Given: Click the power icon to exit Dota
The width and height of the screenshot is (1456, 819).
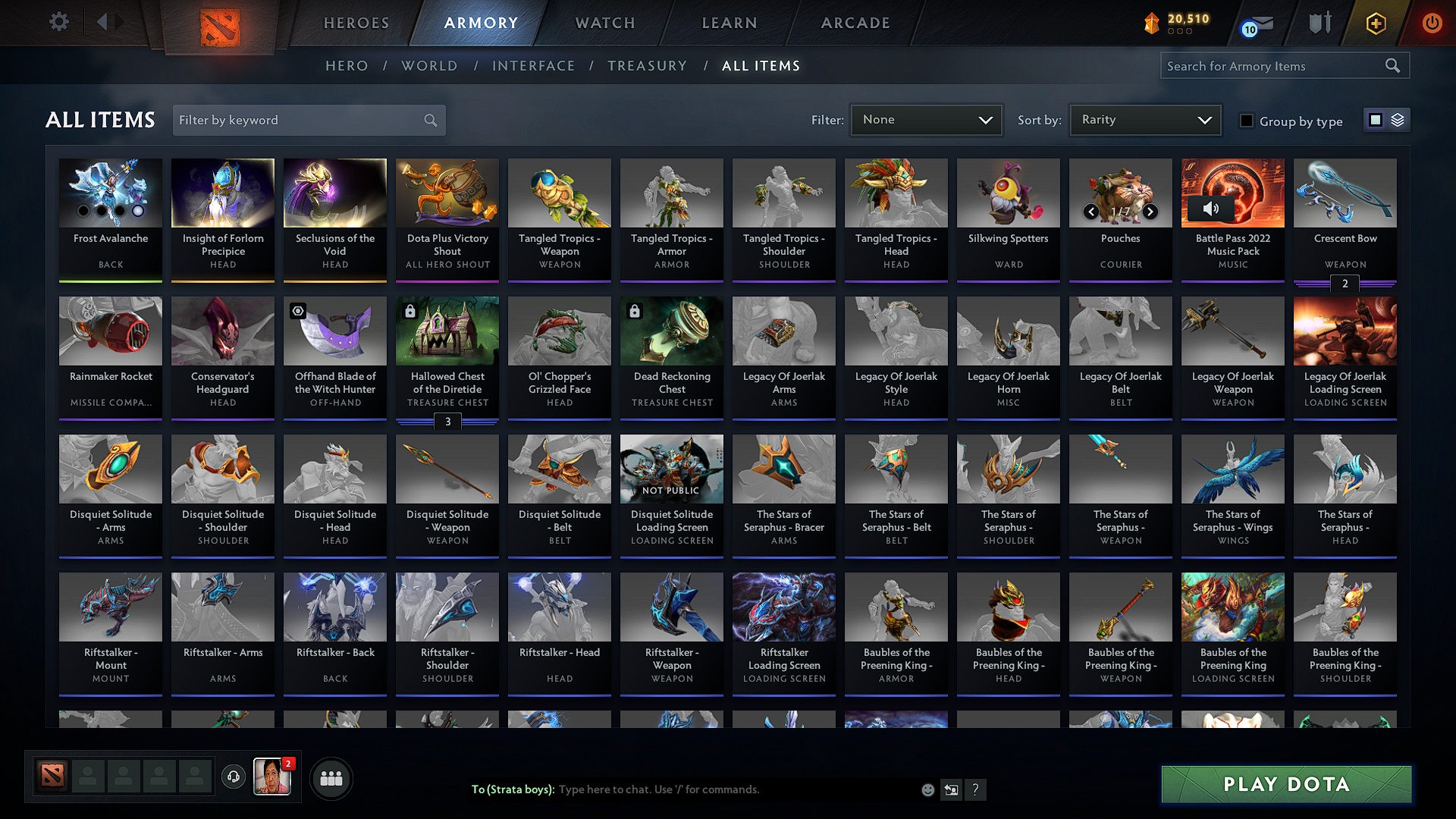Looking at the screenshot, I should [x=1432, y=23].
